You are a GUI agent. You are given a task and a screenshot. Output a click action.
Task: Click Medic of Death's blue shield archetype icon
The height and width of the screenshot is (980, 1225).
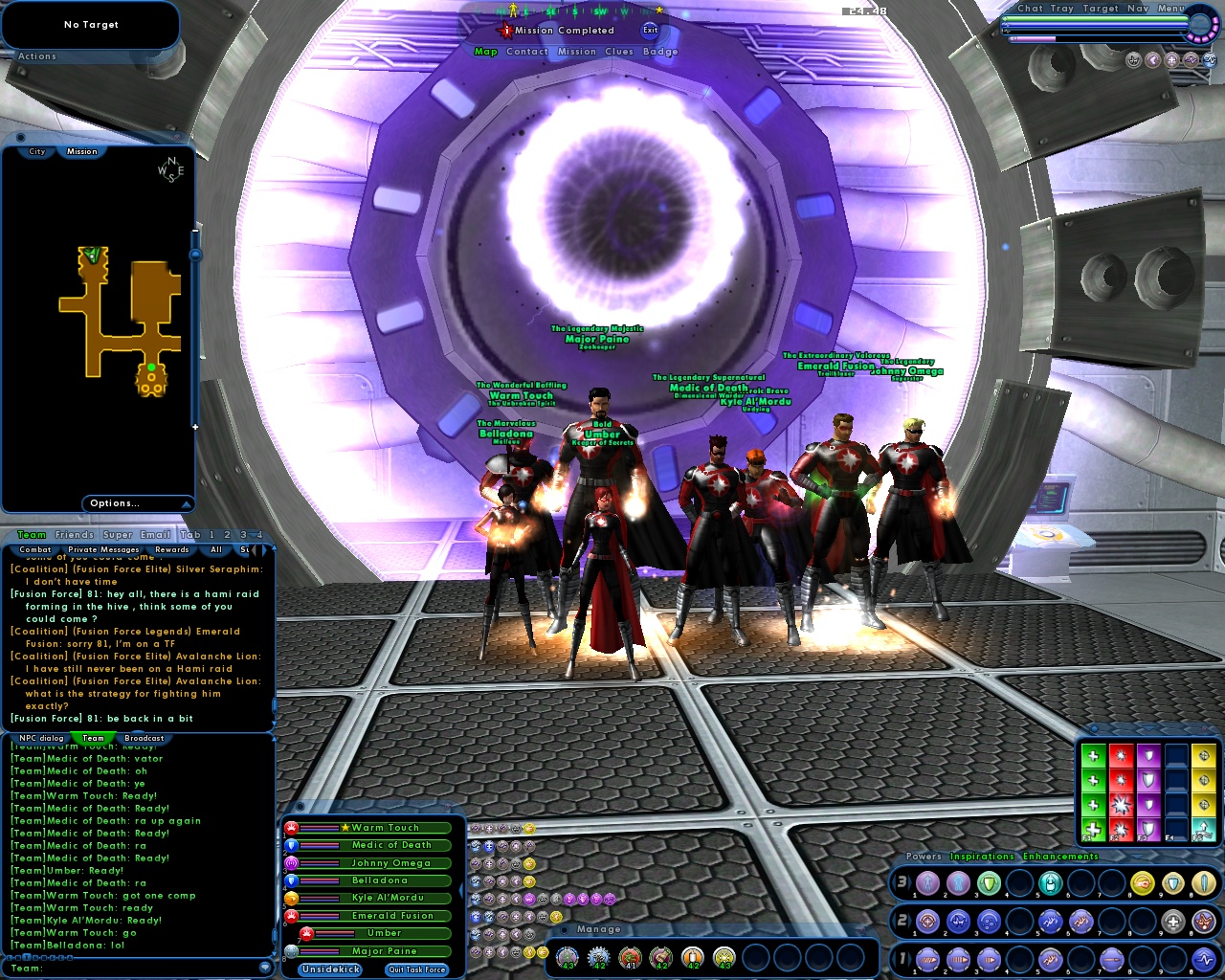click(x=291, y=845)
